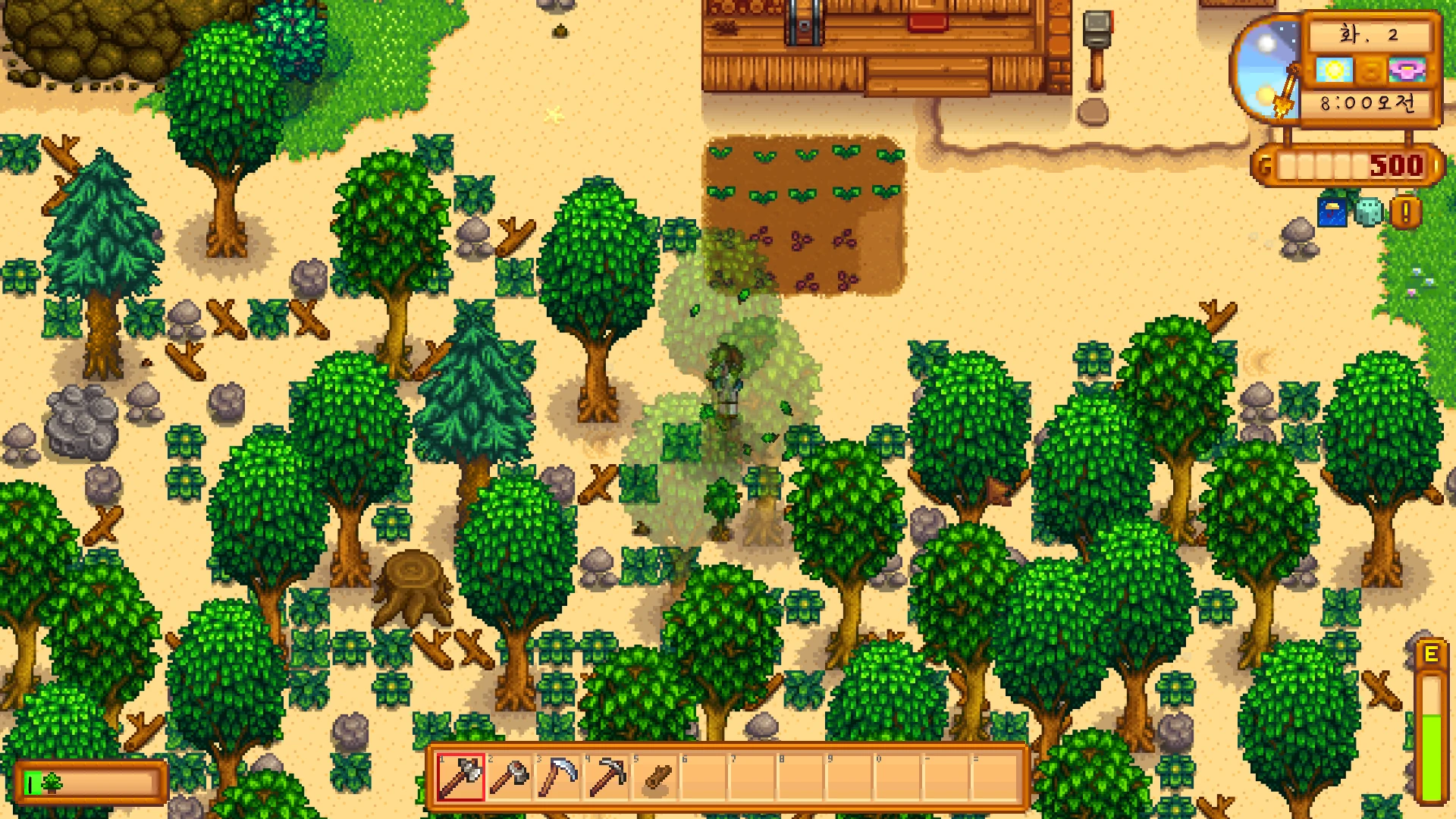Select the axe in the hotbar
Image resolution: width=1456 pixels, height=819 pixels.
461,777
